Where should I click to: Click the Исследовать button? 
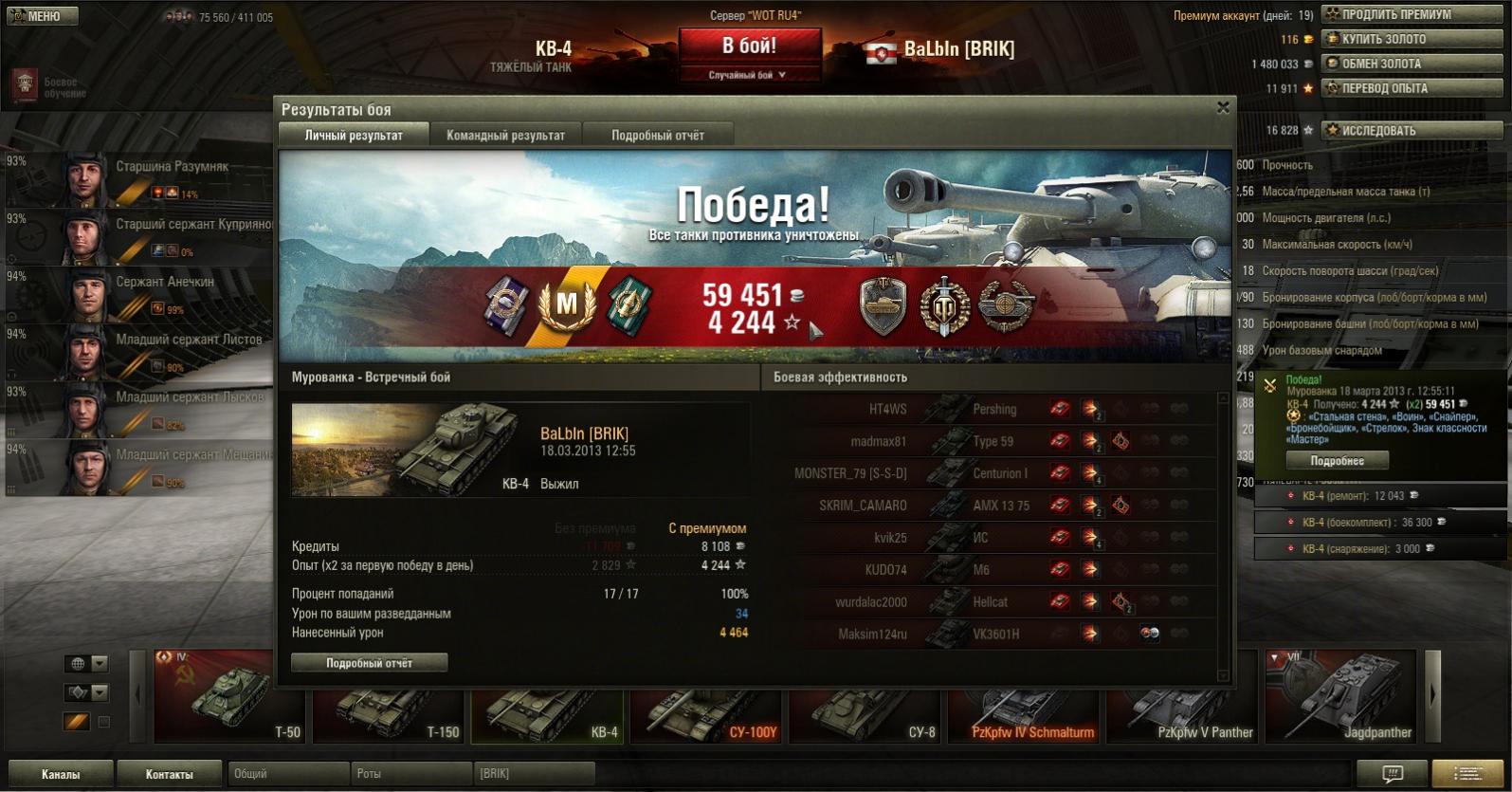1412,130
